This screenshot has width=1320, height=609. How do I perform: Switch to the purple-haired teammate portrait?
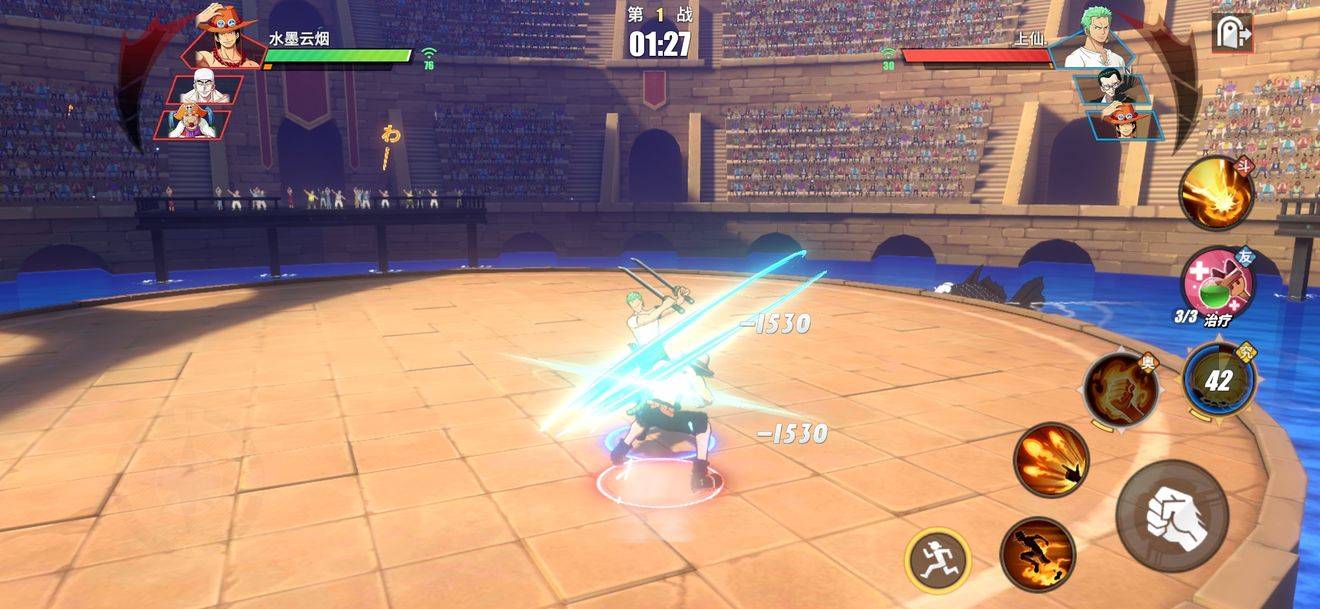tap(194, 124)
